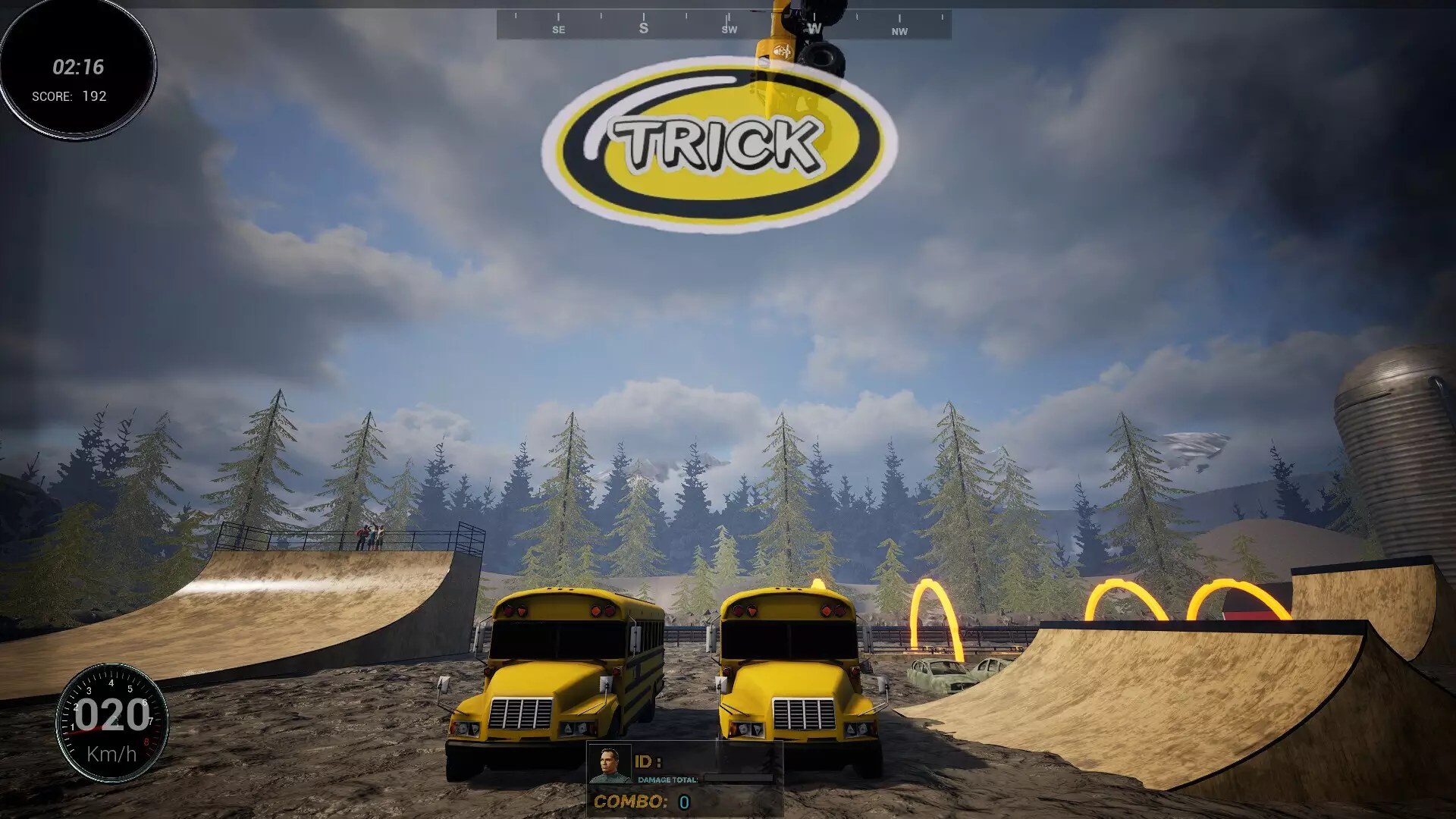Select the timer and score gauge
Image resolution: width=1456 pixels, height=819 pixels.
click(x=76, y=72)
